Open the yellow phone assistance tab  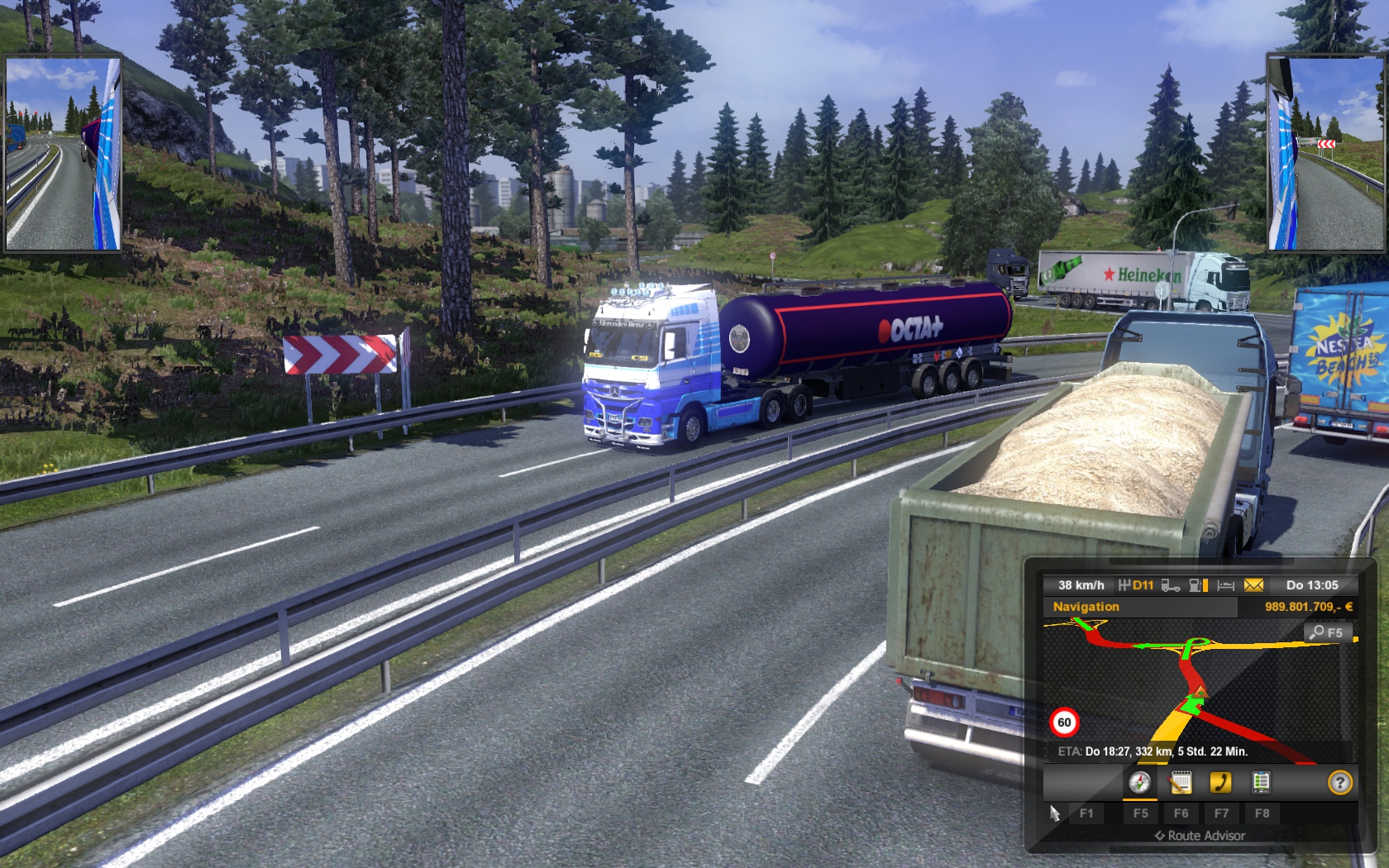click(x=1220, y=782)
